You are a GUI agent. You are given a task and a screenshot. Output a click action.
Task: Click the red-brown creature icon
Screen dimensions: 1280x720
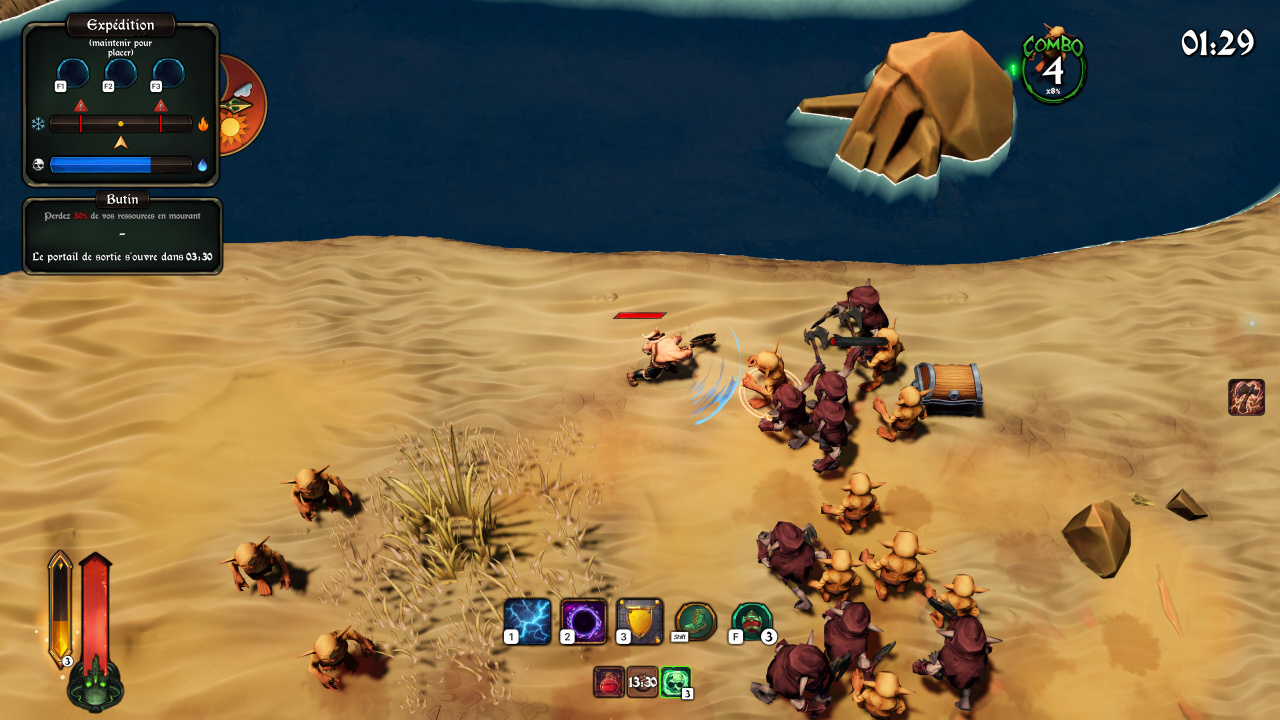pyautogui.click(x=1246, y=397)
